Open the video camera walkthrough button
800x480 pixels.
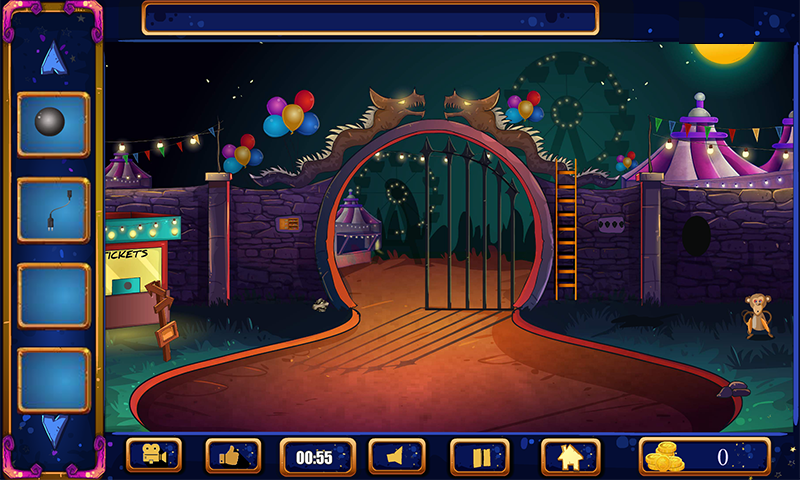click(154, 457)
